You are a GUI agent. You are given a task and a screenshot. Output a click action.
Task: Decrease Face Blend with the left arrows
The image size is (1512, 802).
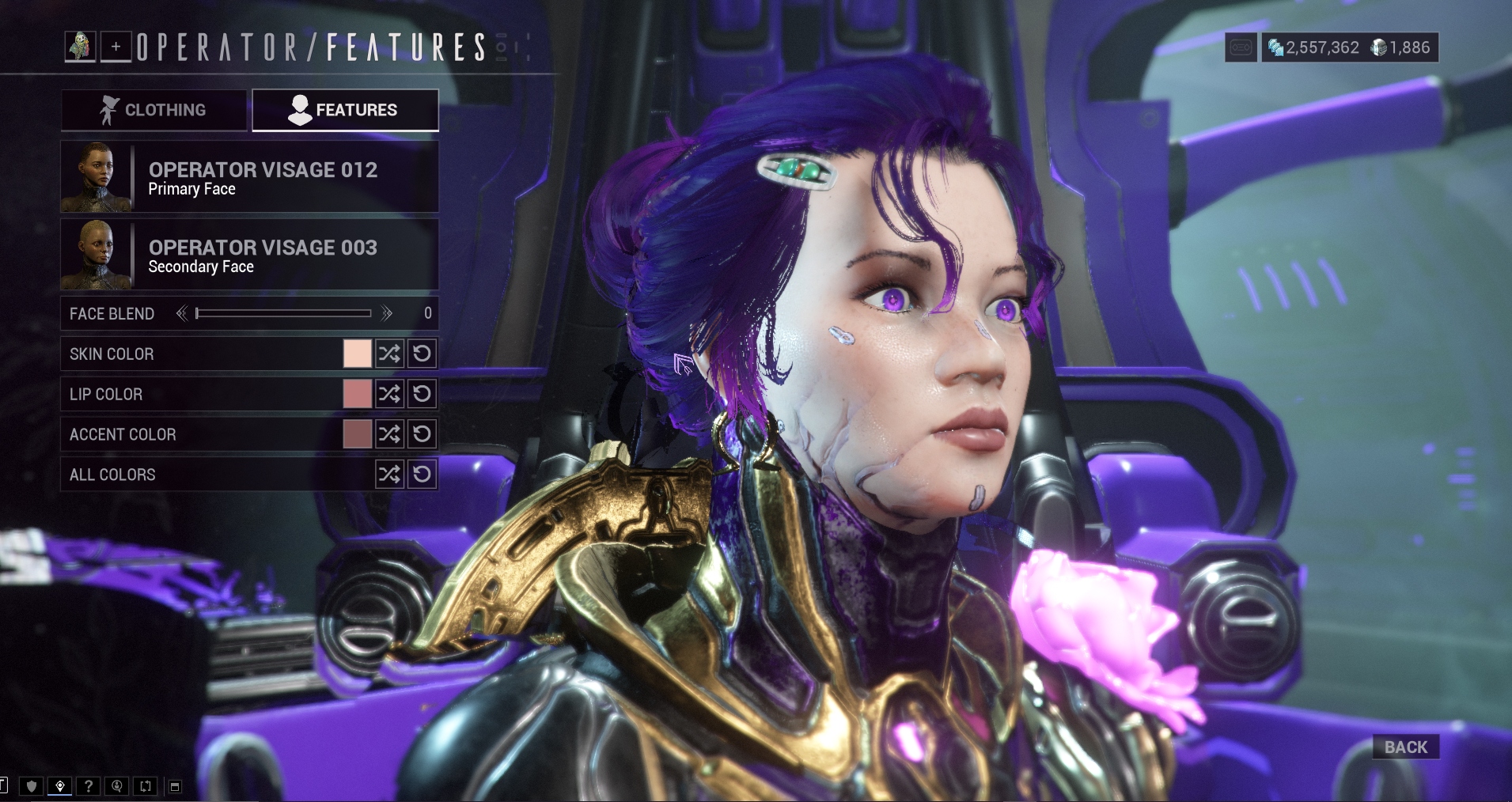pyautogui.click(x=182, y=314)
